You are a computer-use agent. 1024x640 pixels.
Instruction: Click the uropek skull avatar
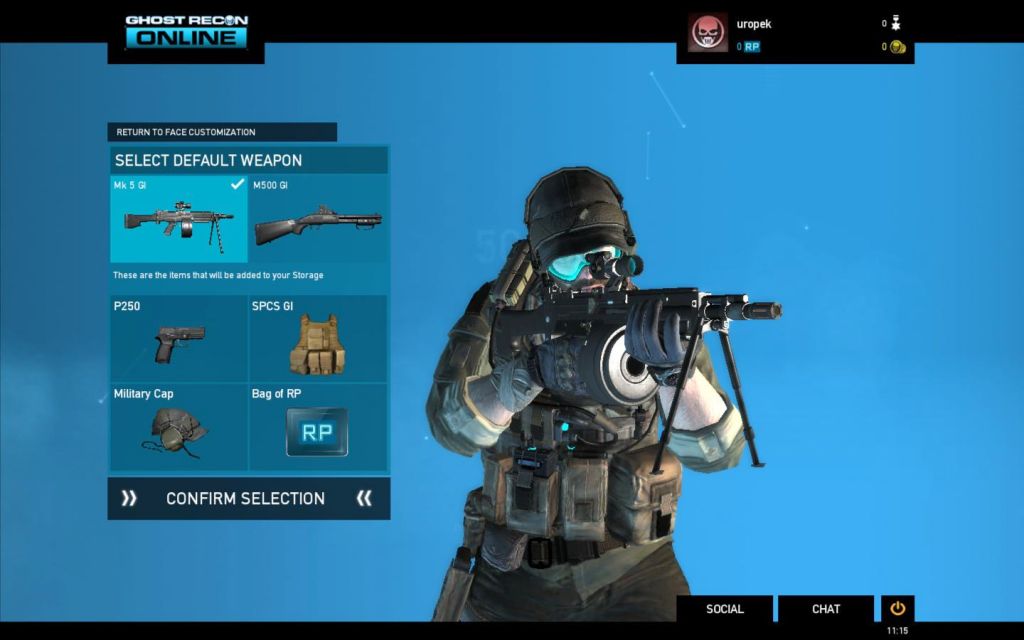(x=708, y=32)
